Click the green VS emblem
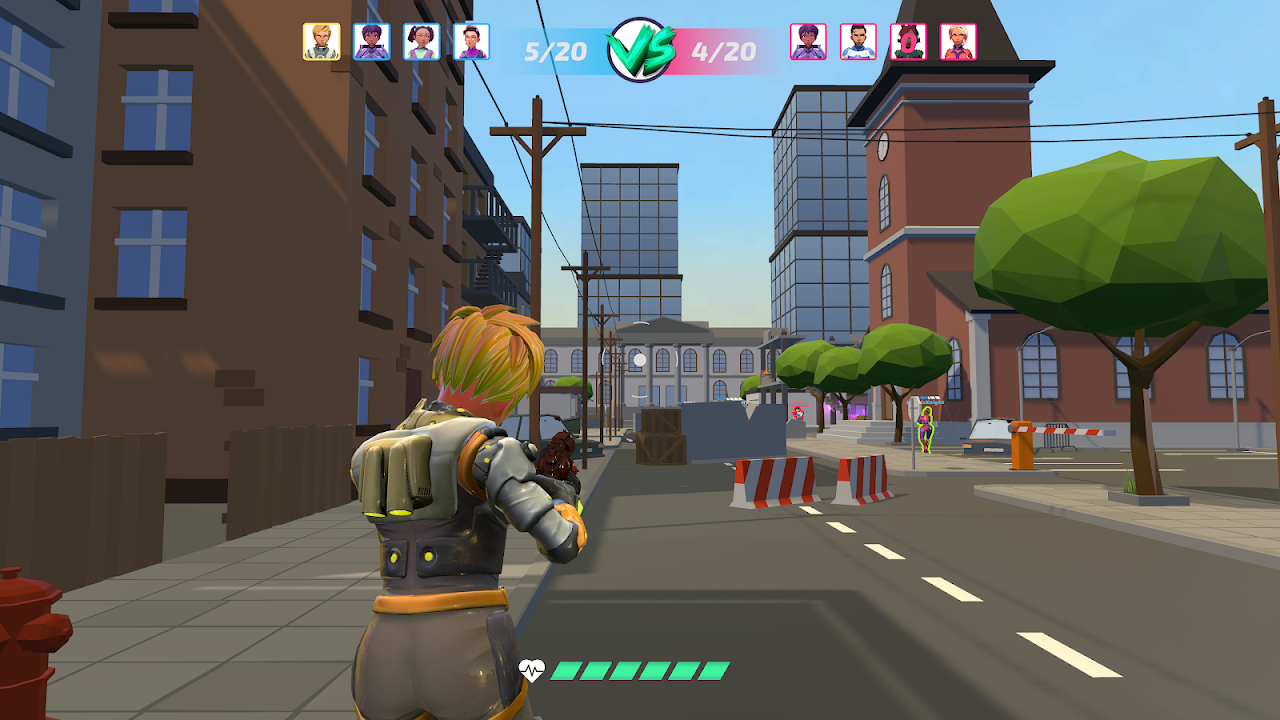The image size is (1280, 720). [640, 49]
